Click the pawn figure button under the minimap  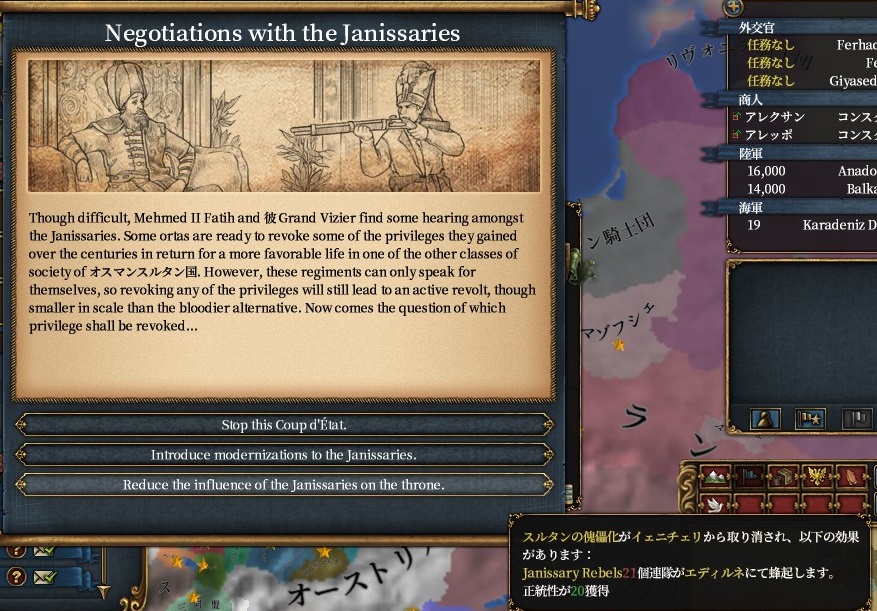click(x=765, y=419)
